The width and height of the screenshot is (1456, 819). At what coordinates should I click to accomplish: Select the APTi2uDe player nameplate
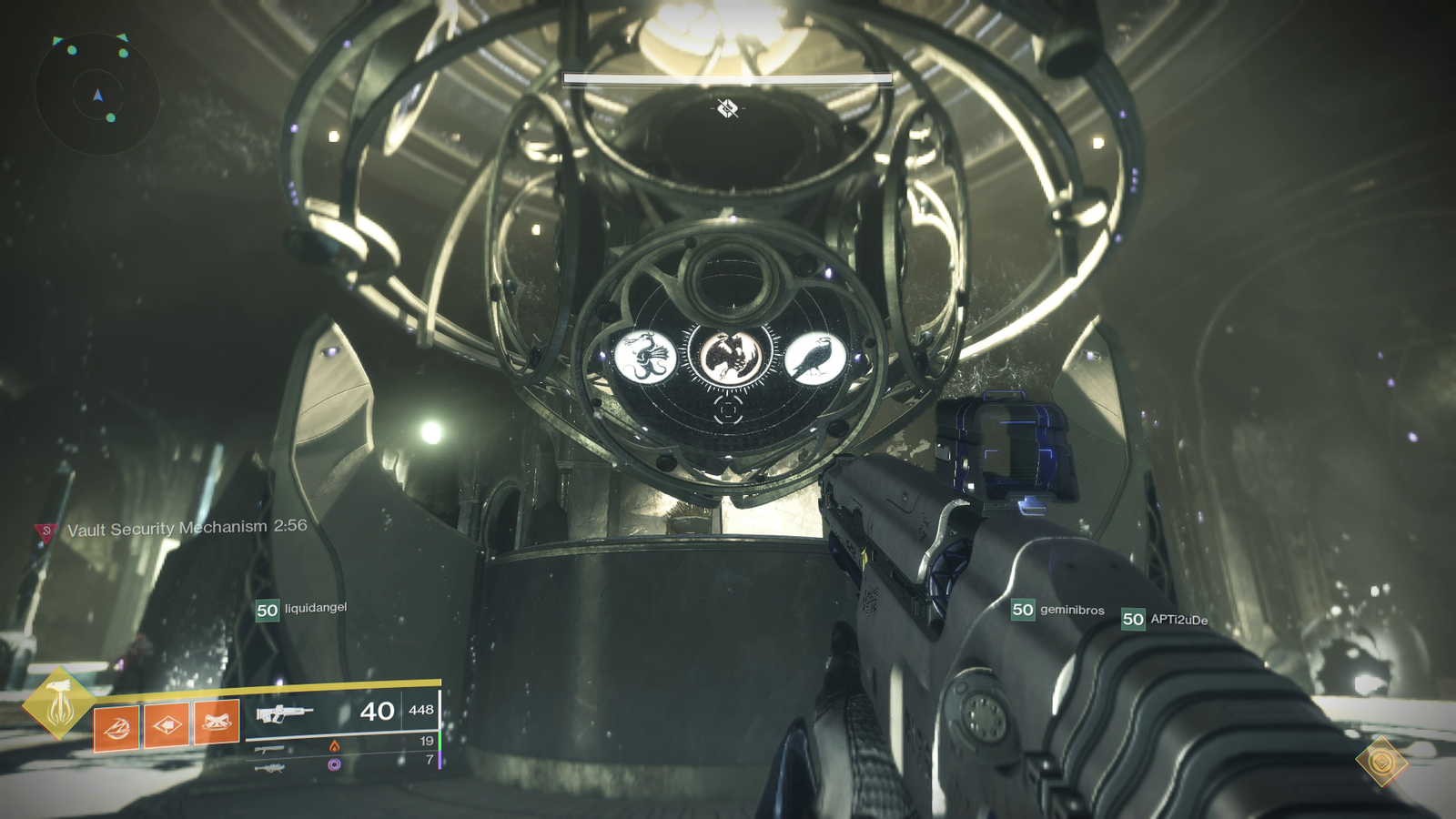click(x=1166, y=620)
